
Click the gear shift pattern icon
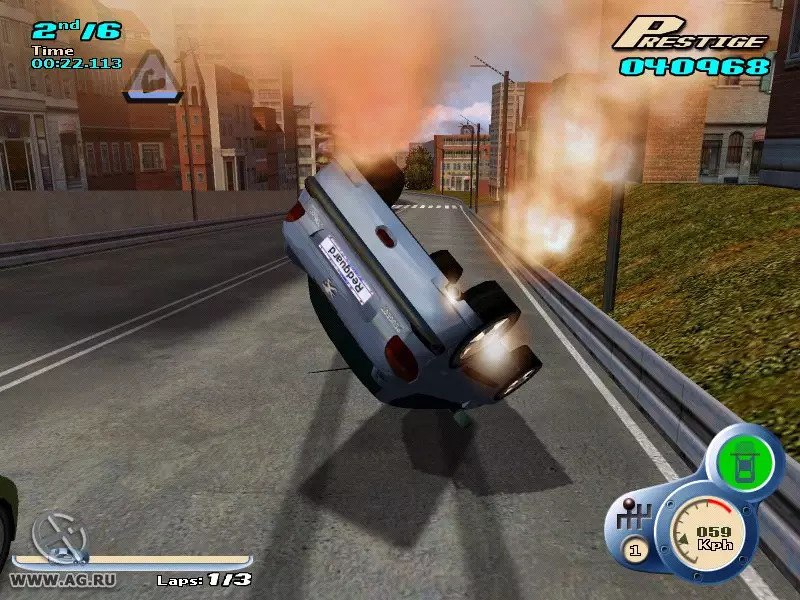pos(635,516)
